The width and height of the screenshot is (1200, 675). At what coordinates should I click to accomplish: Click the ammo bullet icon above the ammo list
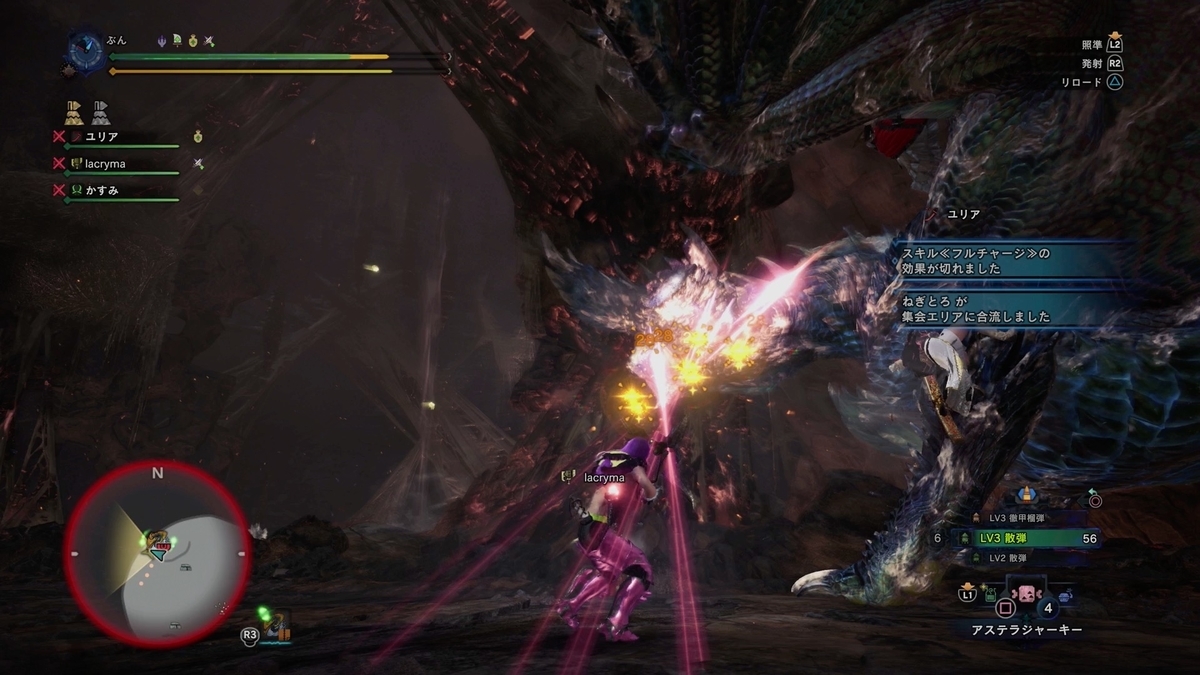[1025, 495]
